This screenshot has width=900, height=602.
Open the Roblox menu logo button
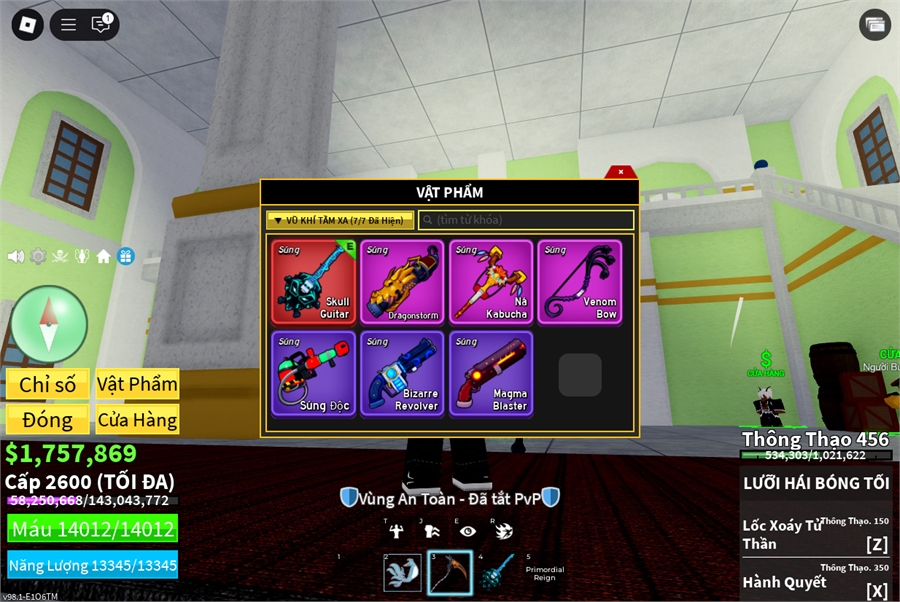point(27,25)
